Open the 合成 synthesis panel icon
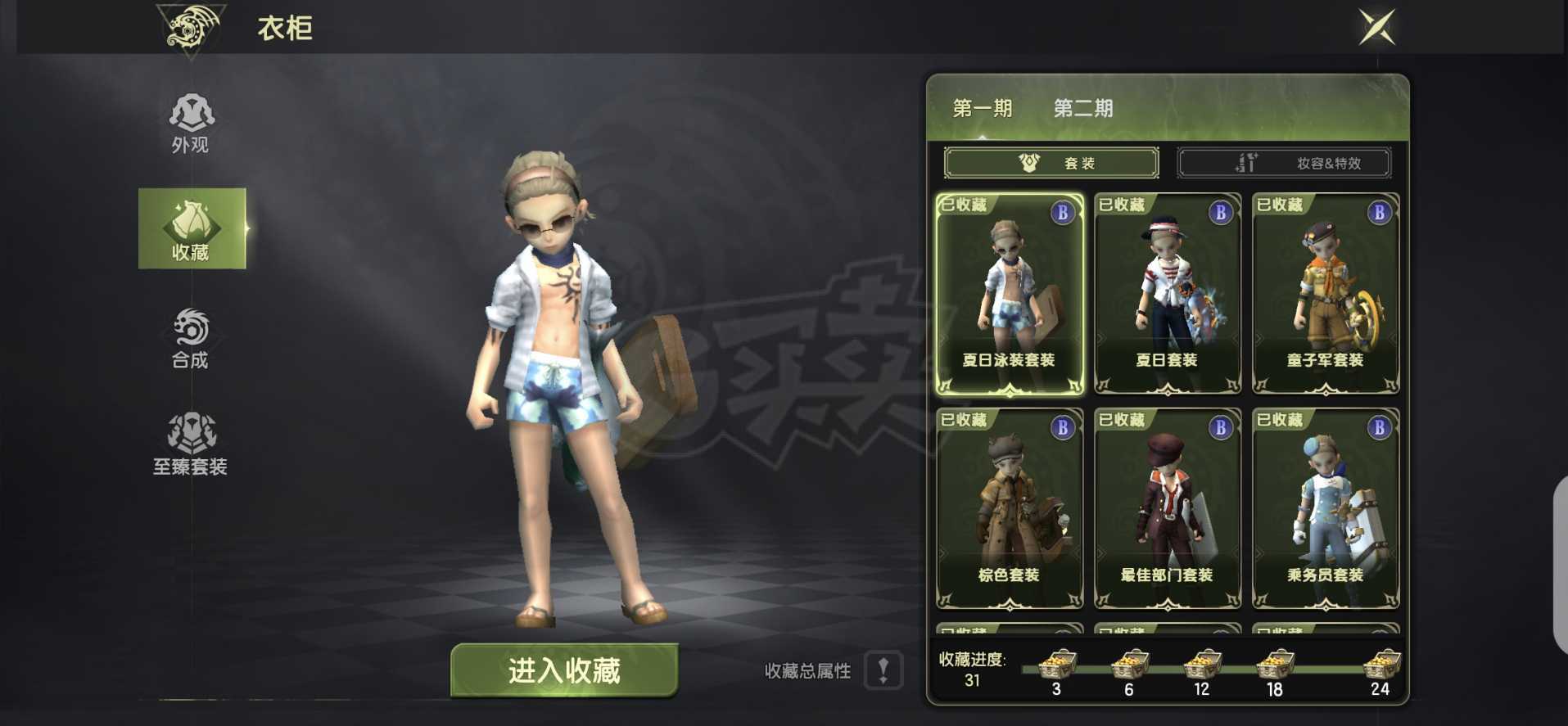This screenshot has width=1568, height=726. click(189, 331)
